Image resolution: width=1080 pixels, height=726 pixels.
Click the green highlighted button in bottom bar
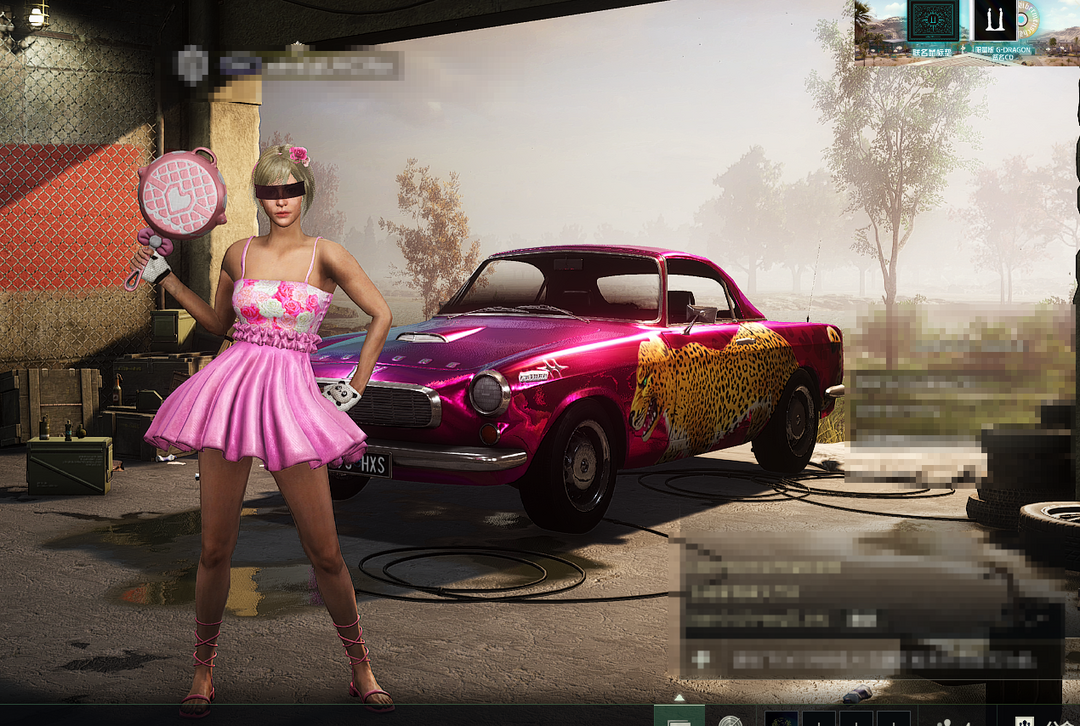coord(678,717)
